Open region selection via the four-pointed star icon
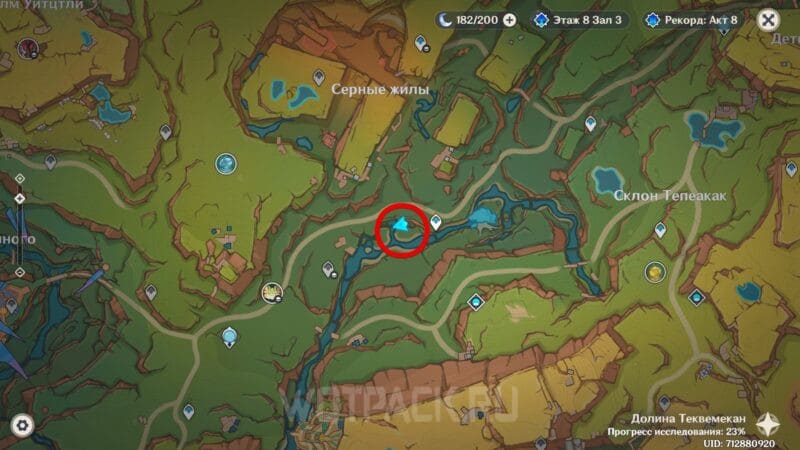 (x=771, y=424)
